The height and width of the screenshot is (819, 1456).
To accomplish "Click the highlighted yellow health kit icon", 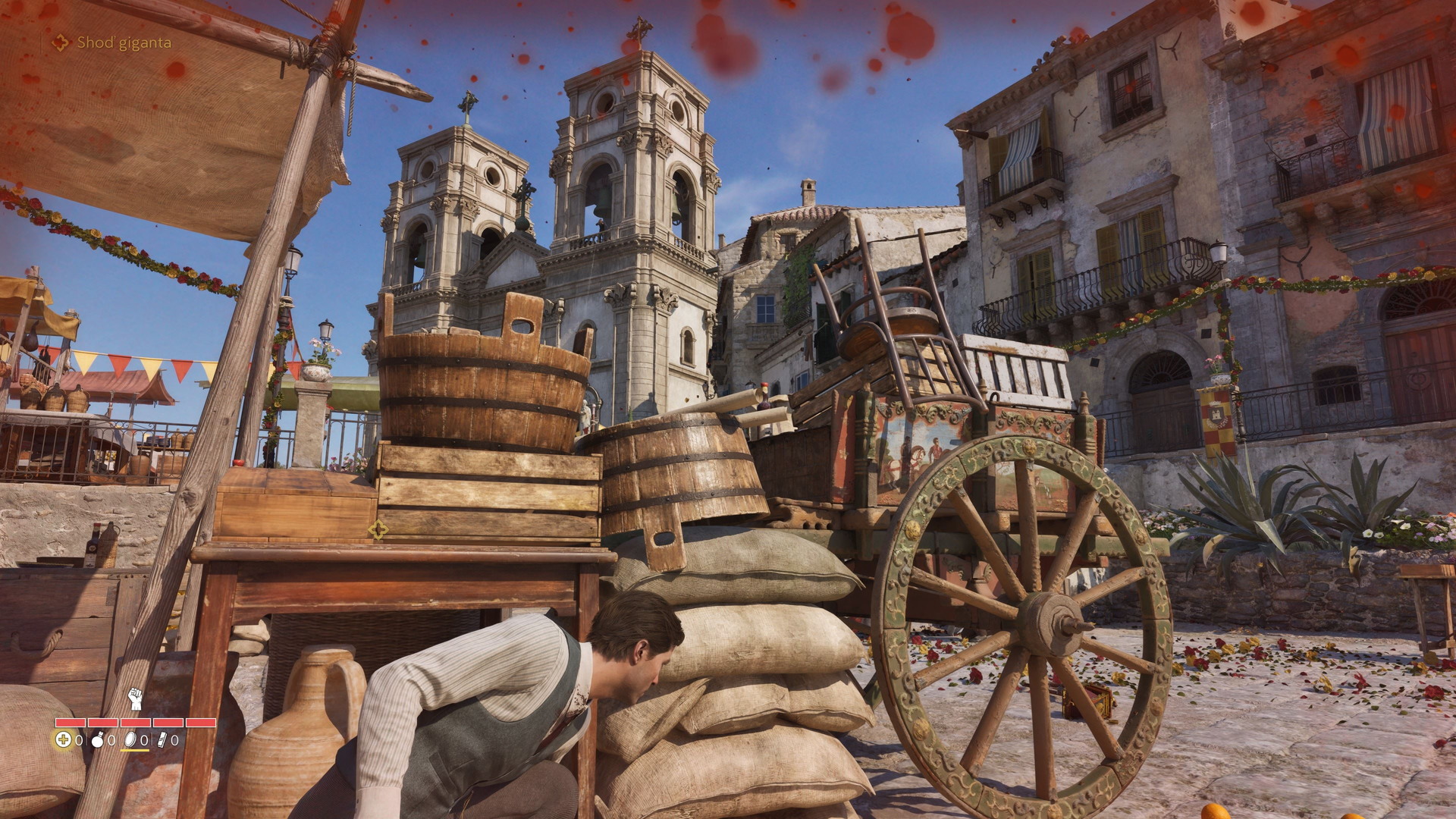I will 64,740.
